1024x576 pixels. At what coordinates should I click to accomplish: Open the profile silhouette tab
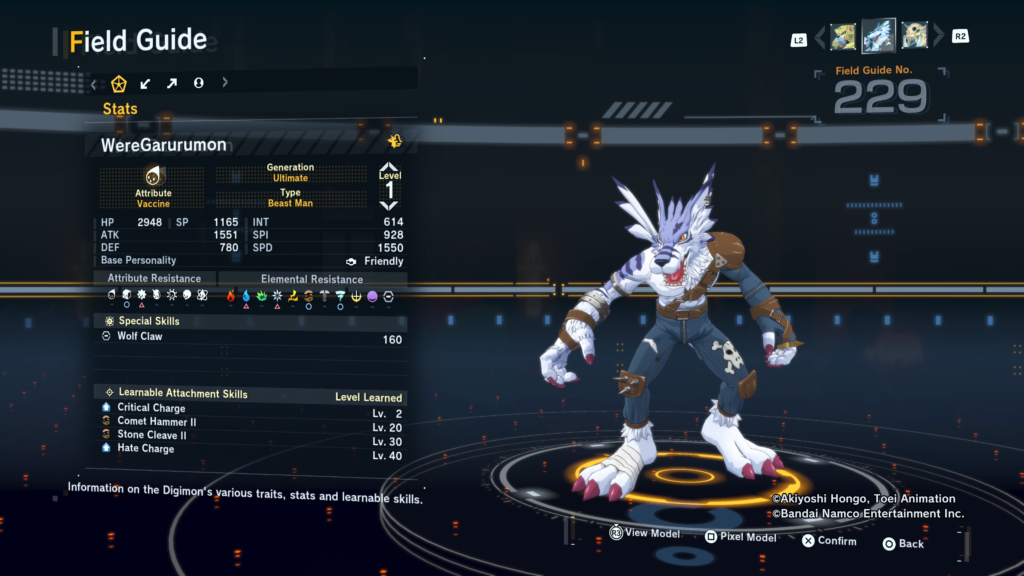click(x=198, y=83)
